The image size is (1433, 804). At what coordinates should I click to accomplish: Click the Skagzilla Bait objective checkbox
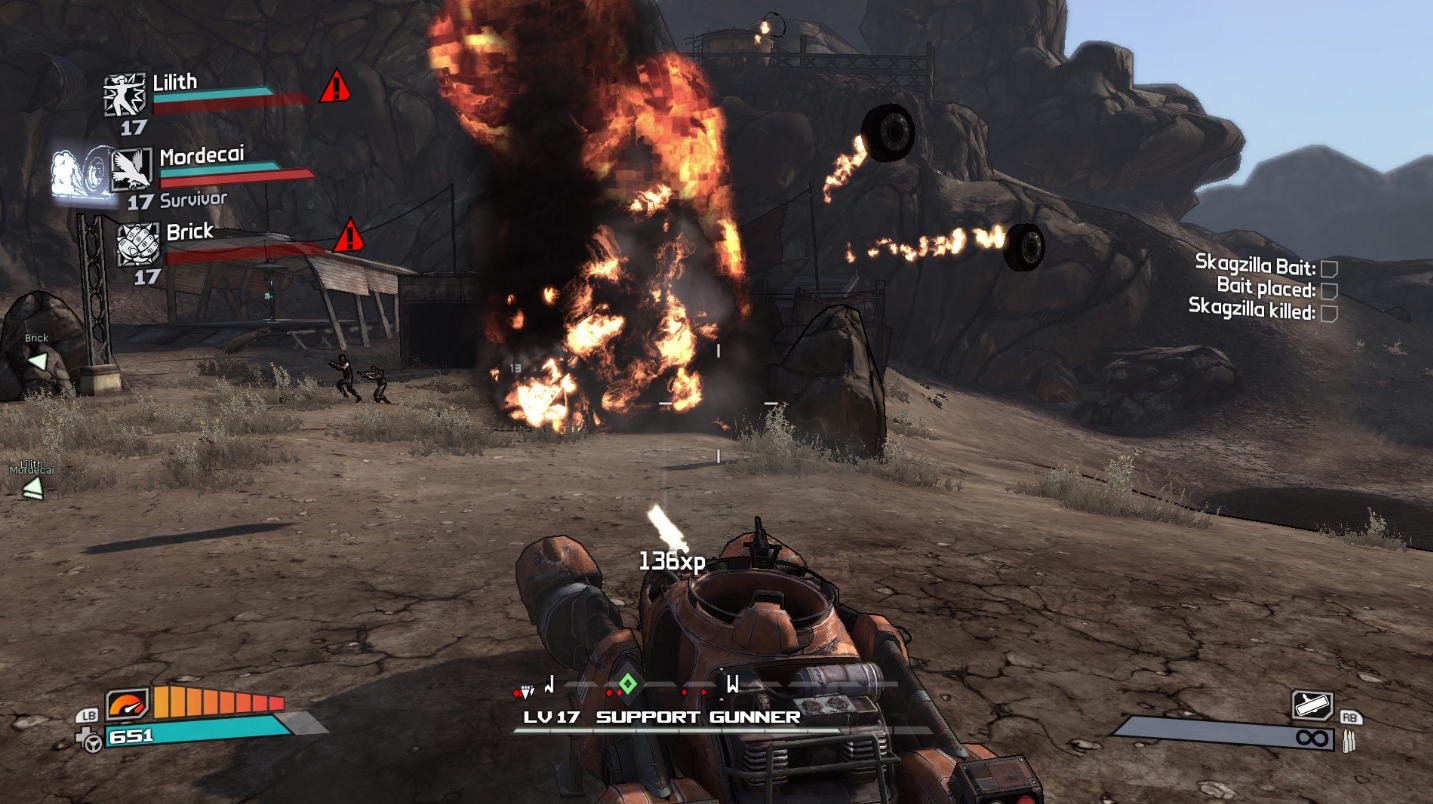(1329, 268)
